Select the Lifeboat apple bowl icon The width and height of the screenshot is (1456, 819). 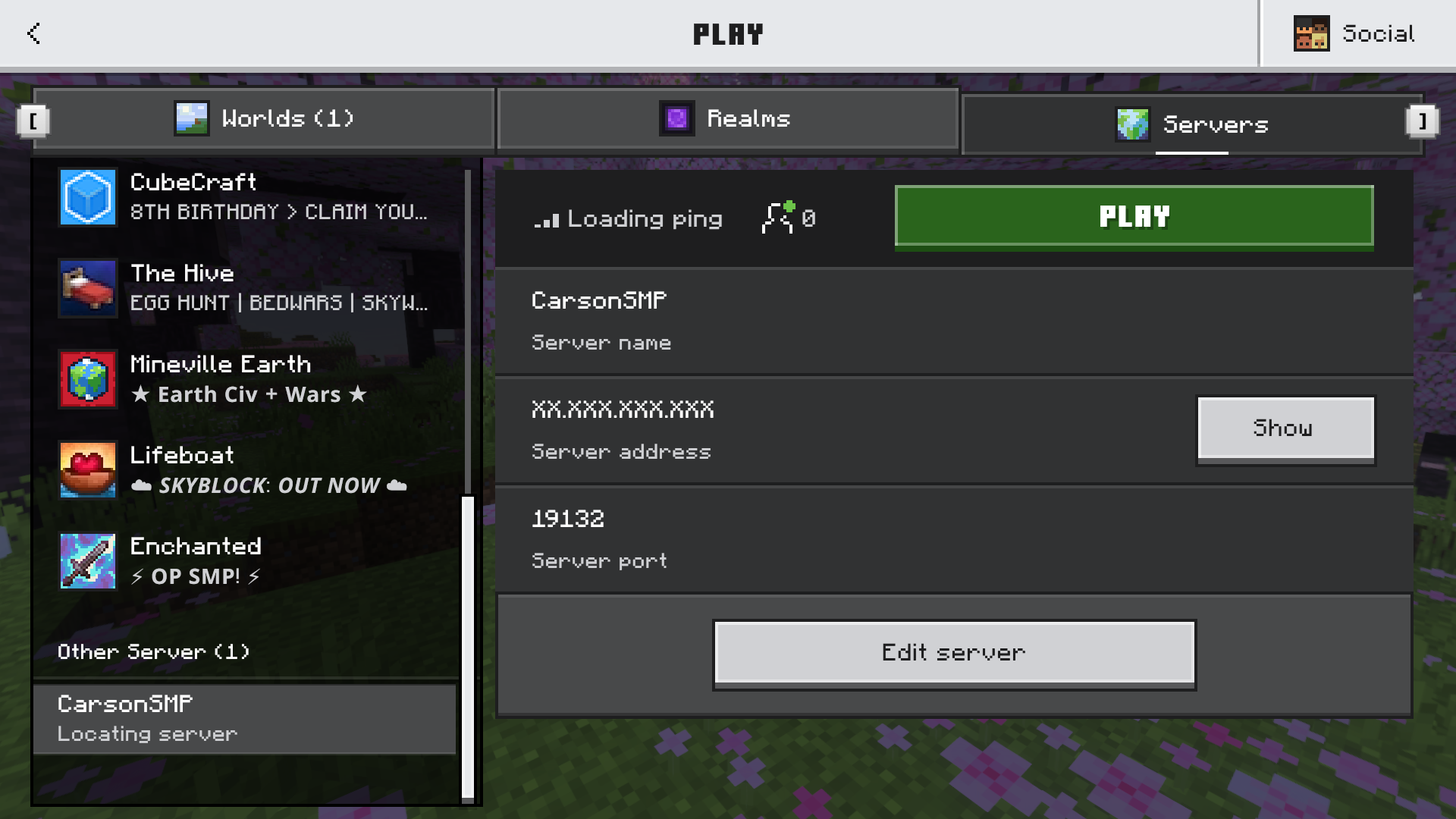(87, 470)
